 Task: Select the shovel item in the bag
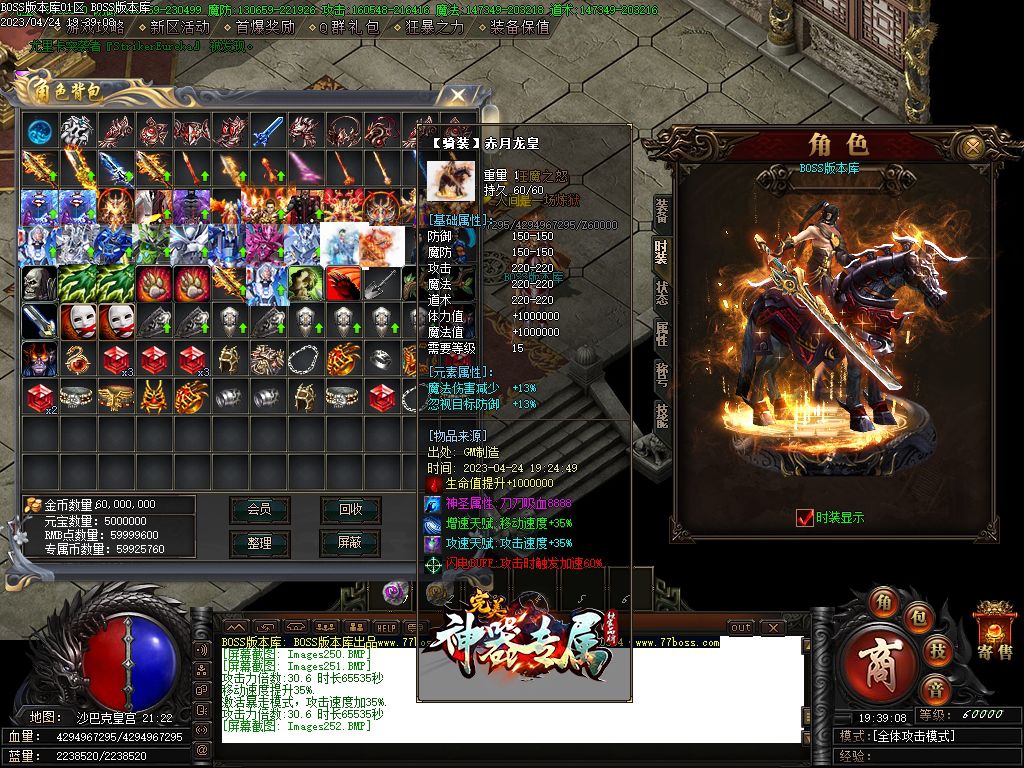tap(382, 283)
